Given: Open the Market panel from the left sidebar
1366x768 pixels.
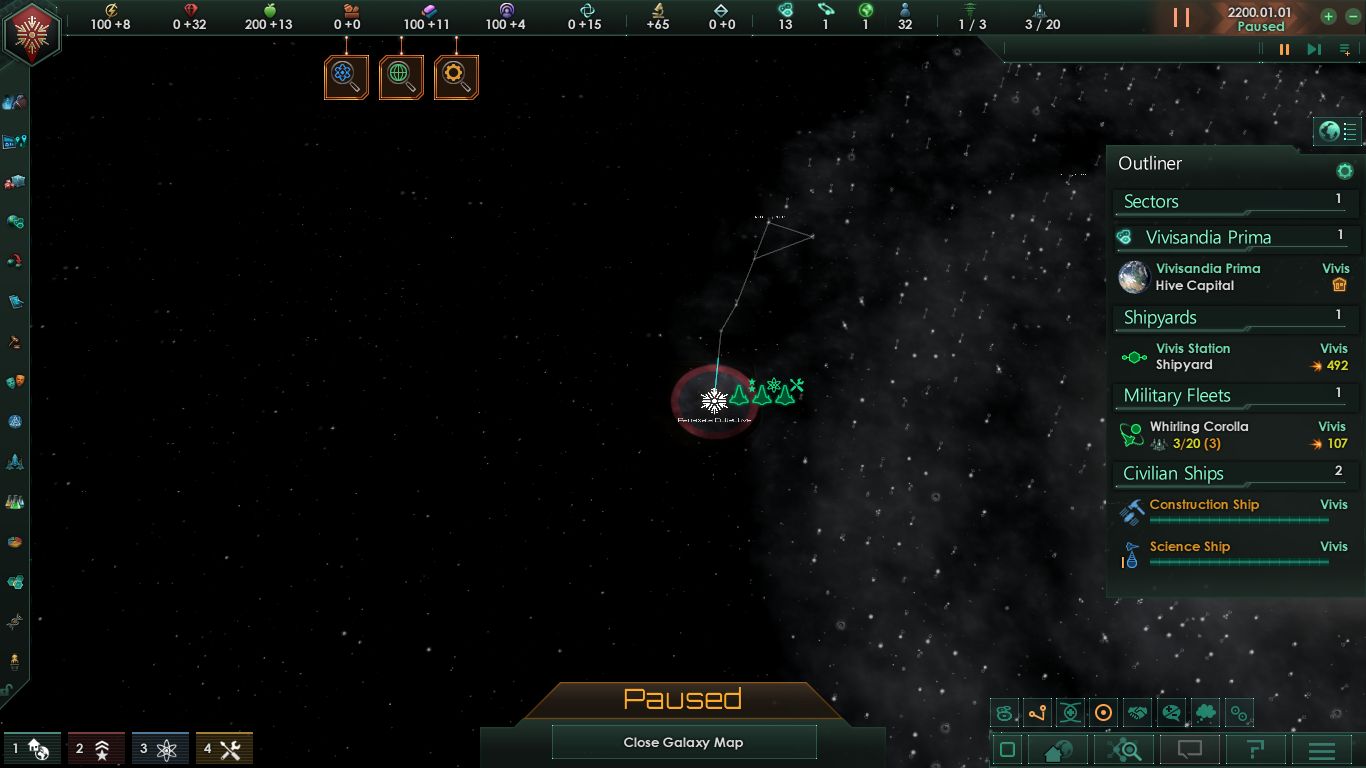Looking at the screenshot, I should (15, 181).
